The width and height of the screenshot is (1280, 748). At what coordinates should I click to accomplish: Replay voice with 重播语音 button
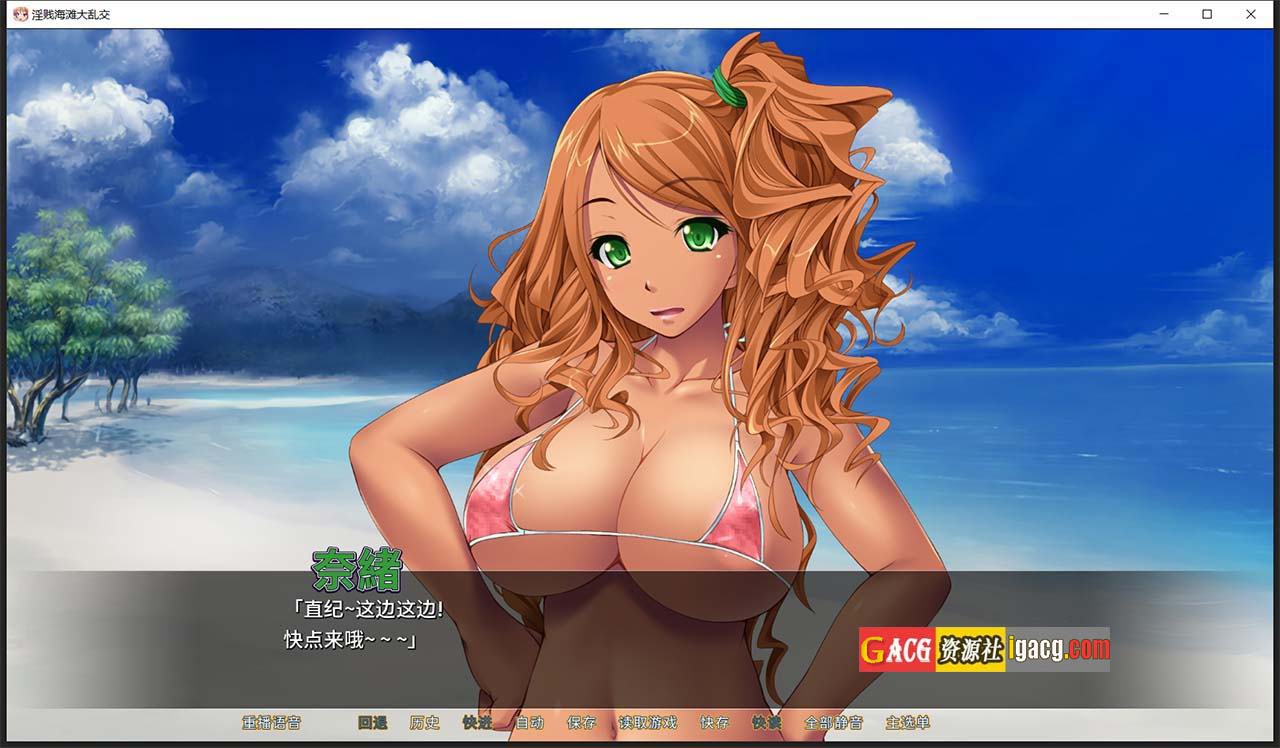[x=271, y=723]
